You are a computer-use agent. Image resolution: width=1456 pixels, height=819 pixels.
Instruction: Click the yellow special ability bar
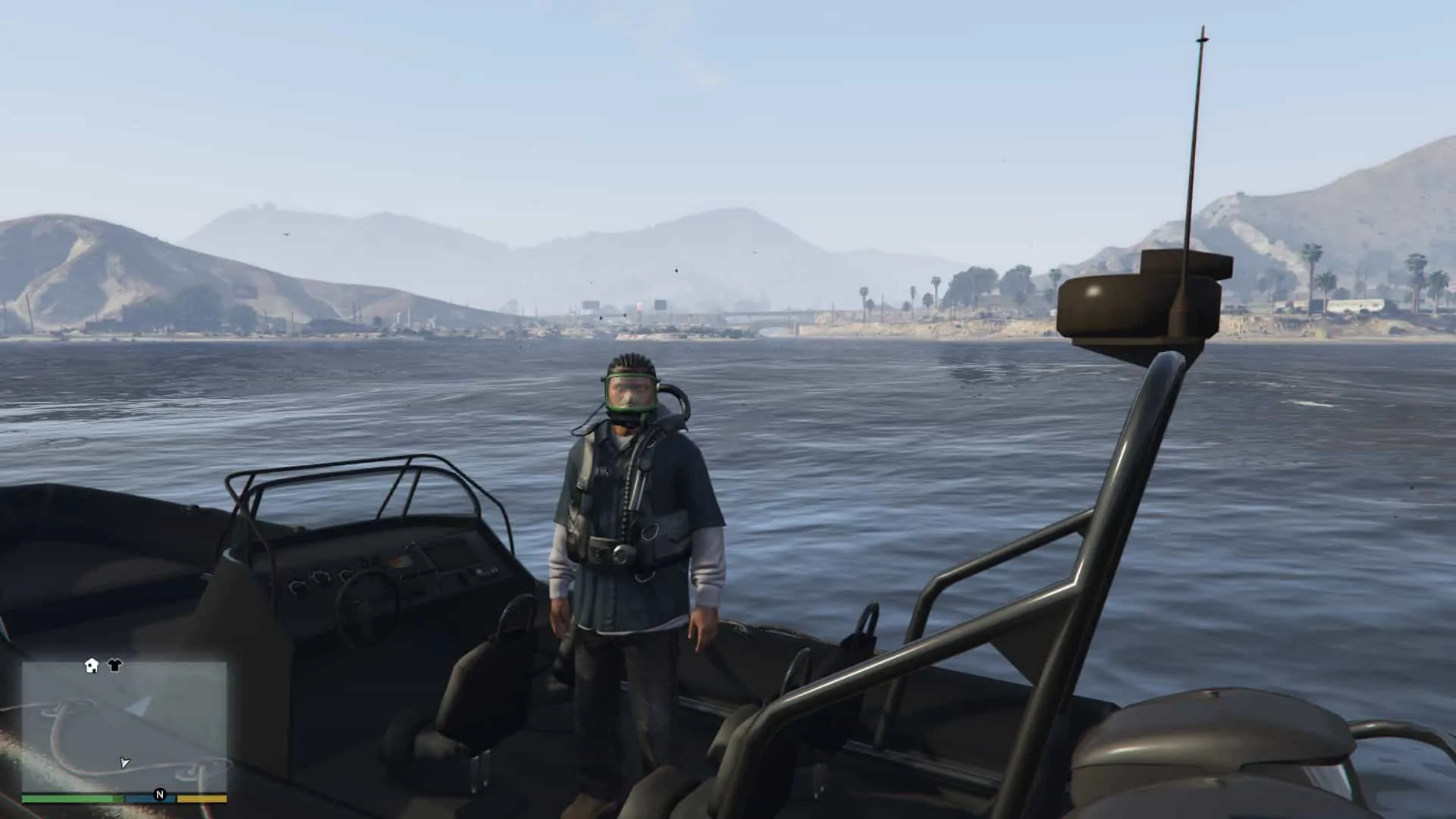point(200,799)
